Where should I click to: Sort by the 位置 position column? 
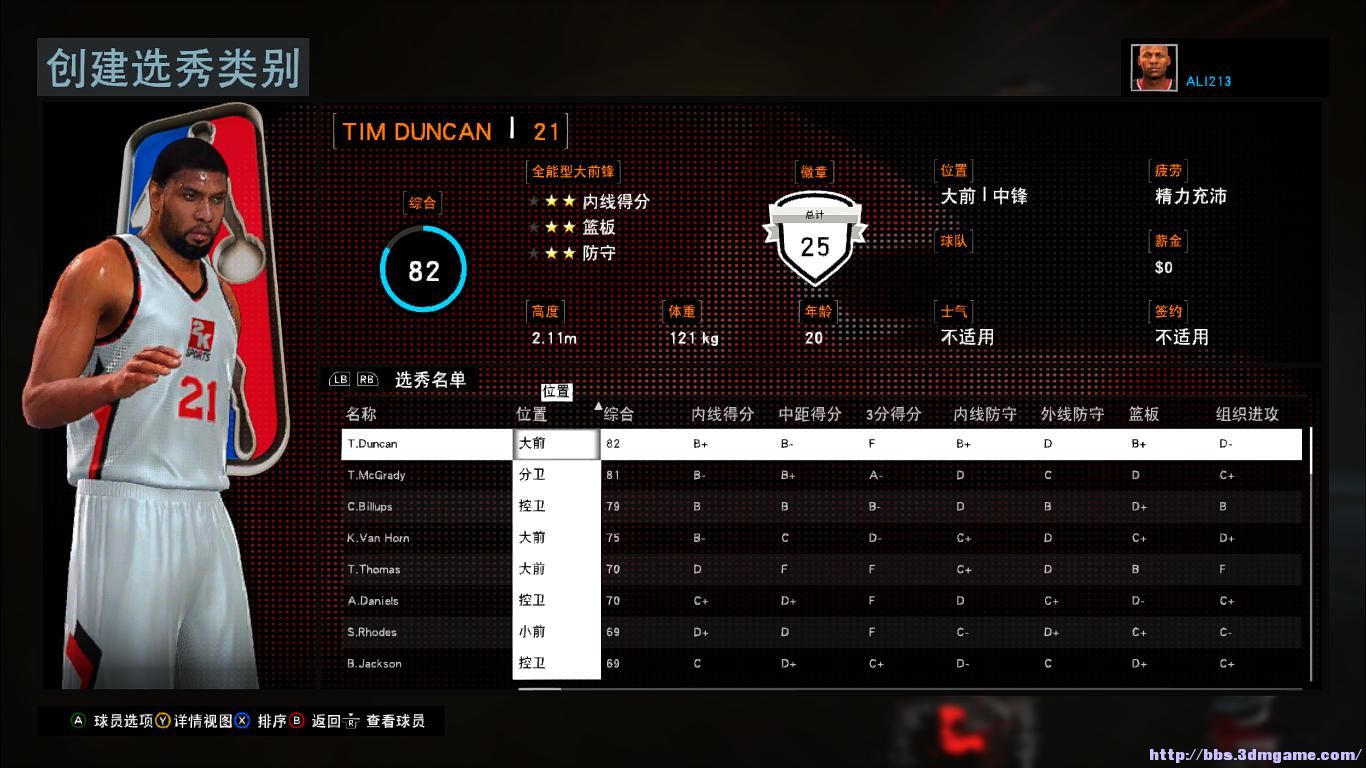[531, 414]
